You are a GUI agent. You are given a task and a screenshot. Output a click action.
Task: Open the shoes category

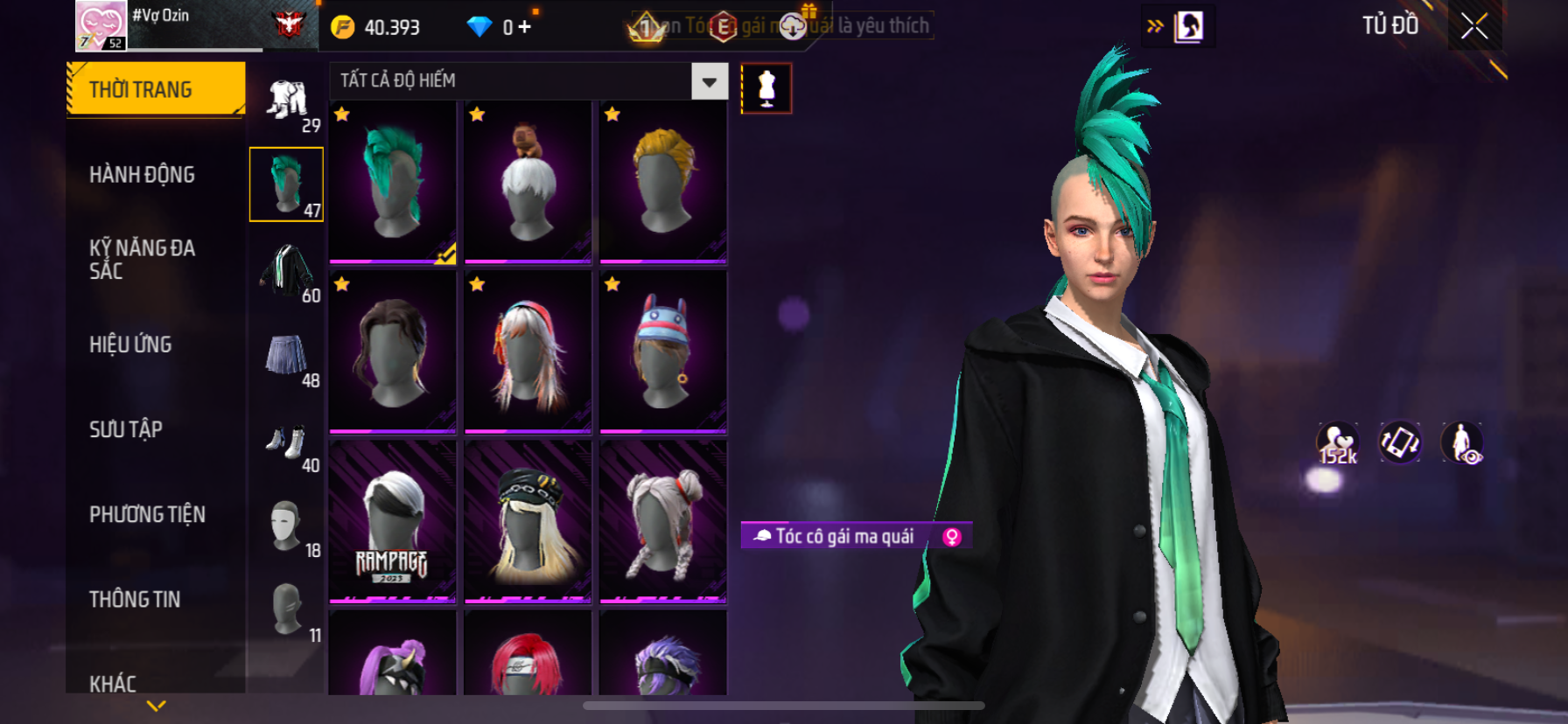[286, 440]
